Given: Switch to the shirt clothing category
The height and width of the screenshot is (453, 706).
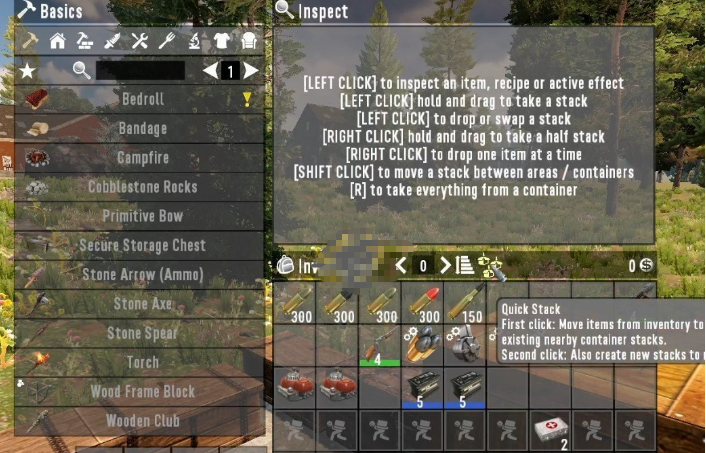Looking at the screenshot, I should (x=222, y=42).
